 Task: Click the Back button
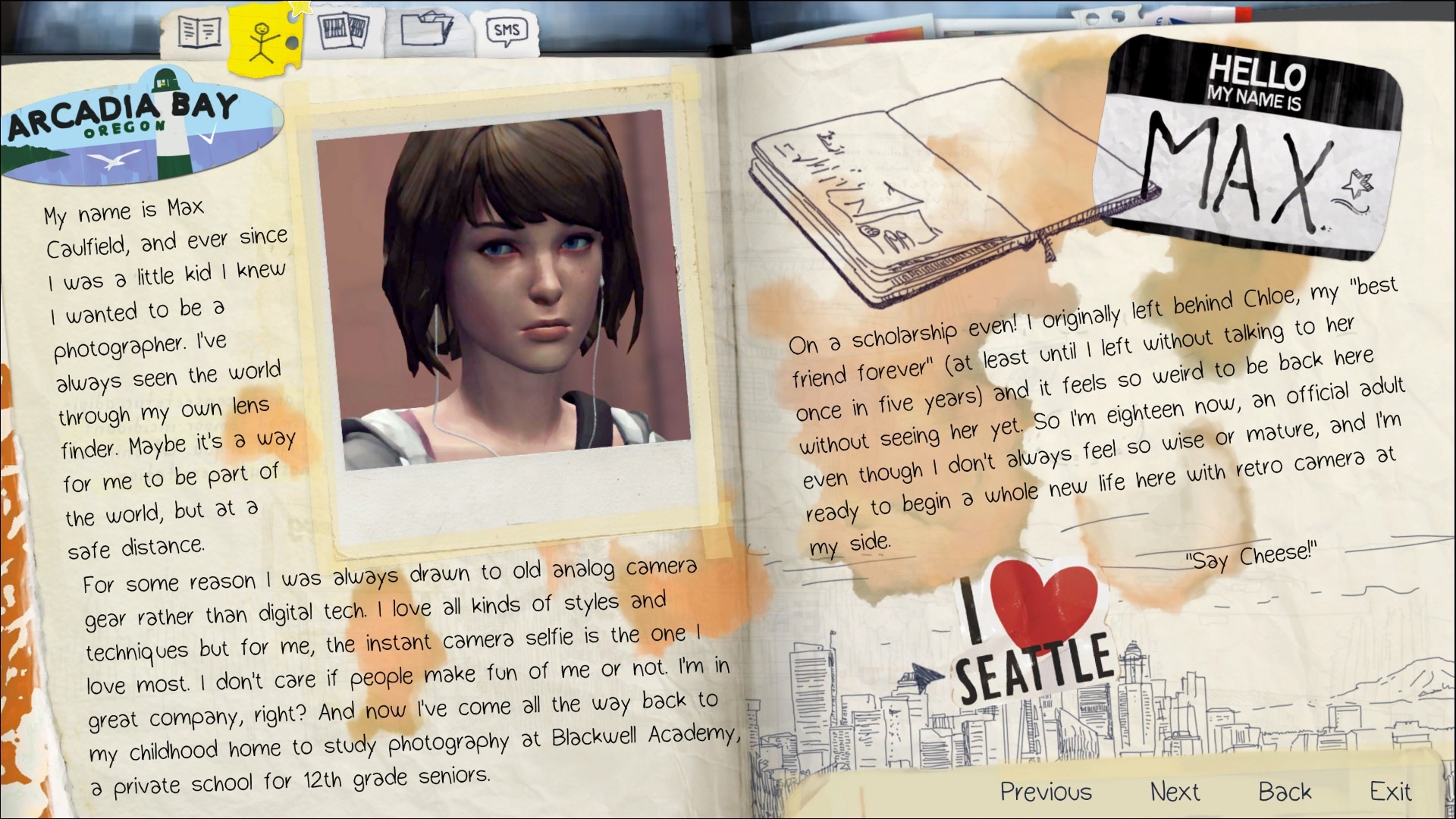[x=1285, y=792]
